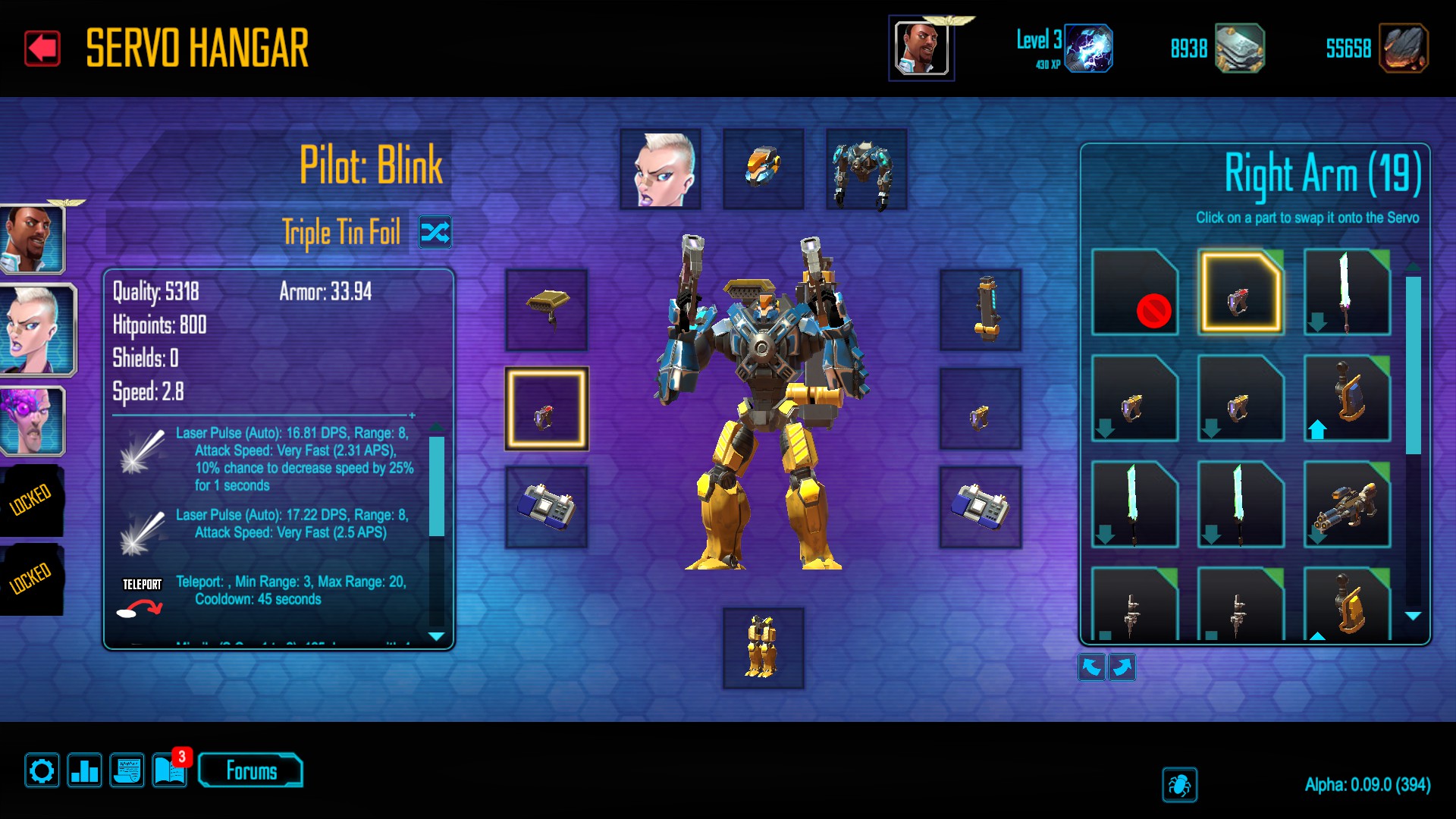Equip the minigun right arm part
The image size is (1456, 819).
(1347, 504)
